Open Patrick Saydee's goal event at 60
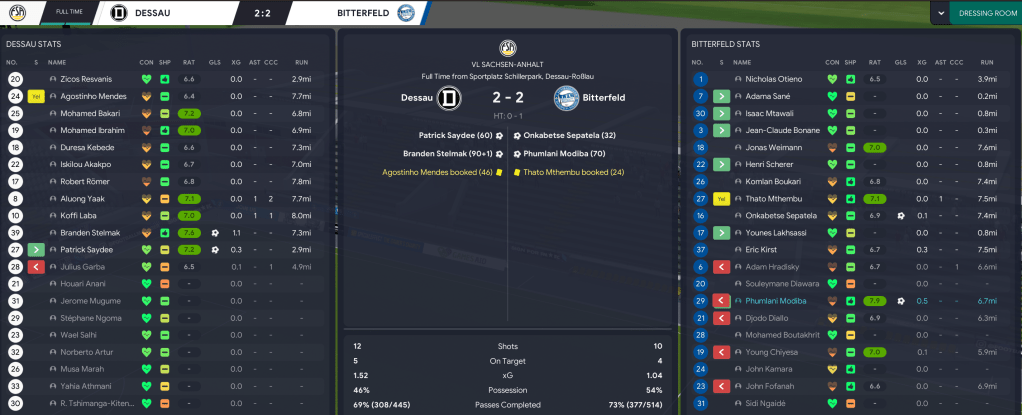 tap(455, 135)
